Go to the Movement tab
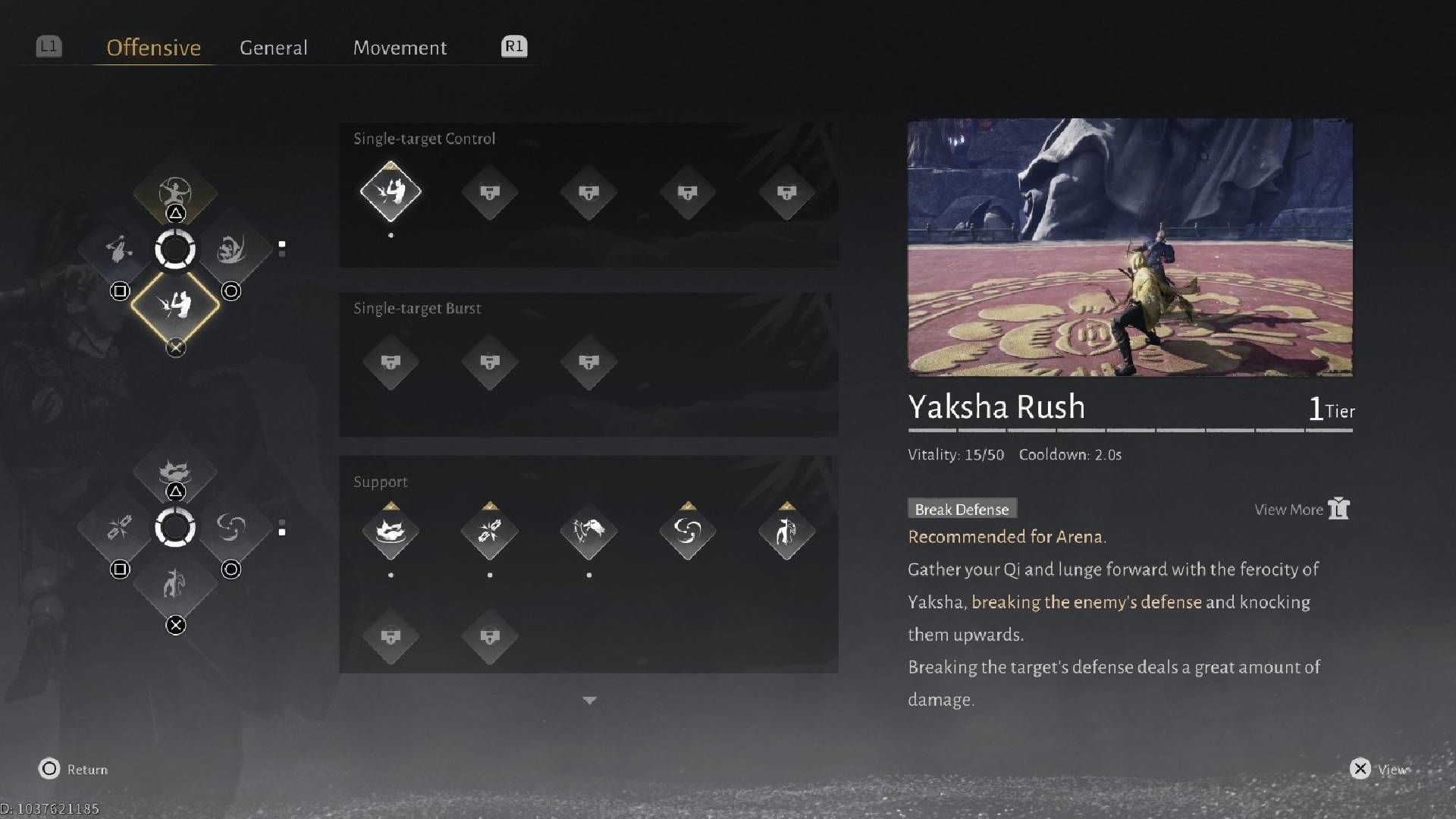The width and height of the screenshot is (1456, 819). pos(400,47)
